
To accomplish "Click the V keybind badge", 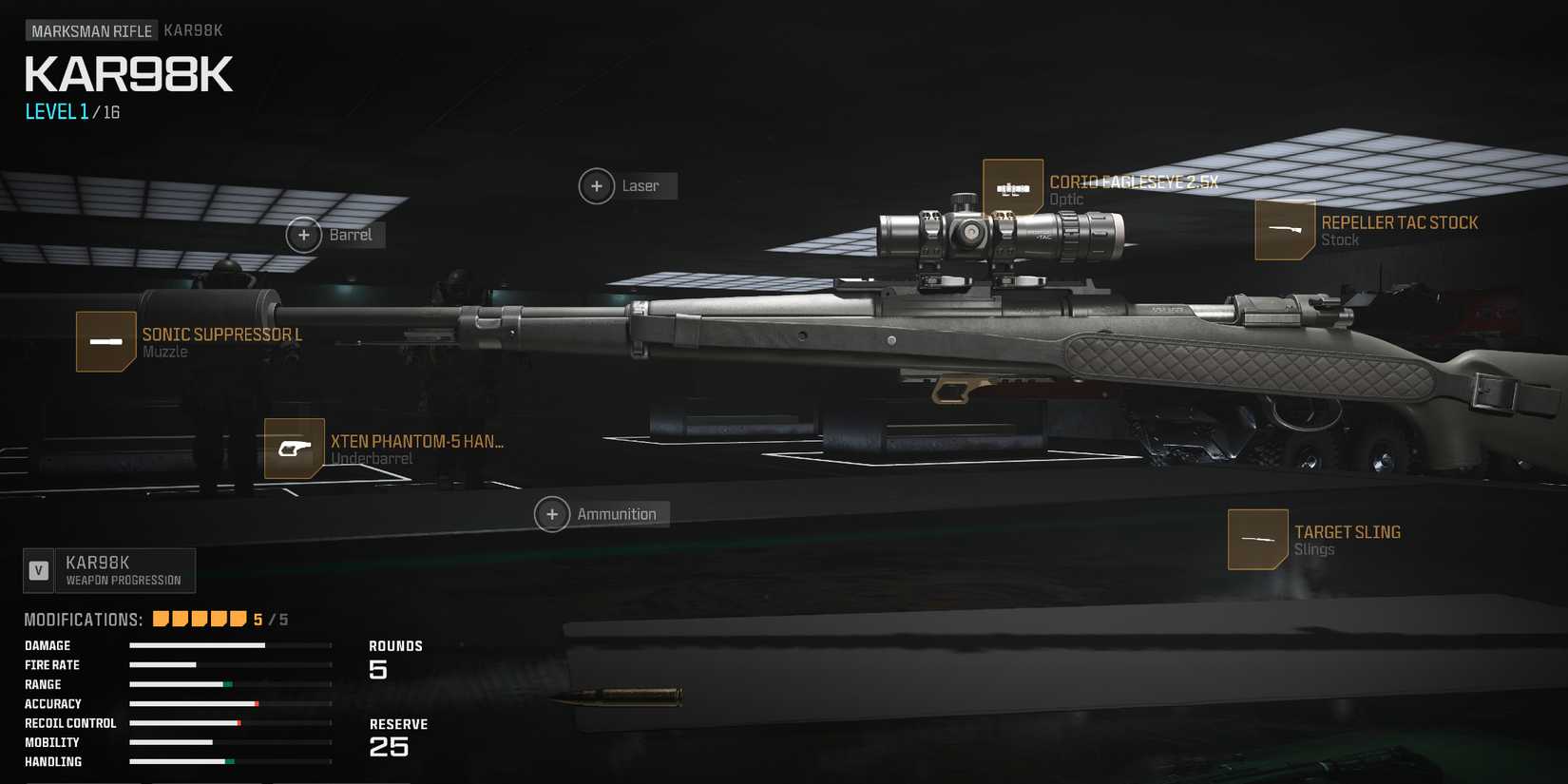I will click(39, 570).
